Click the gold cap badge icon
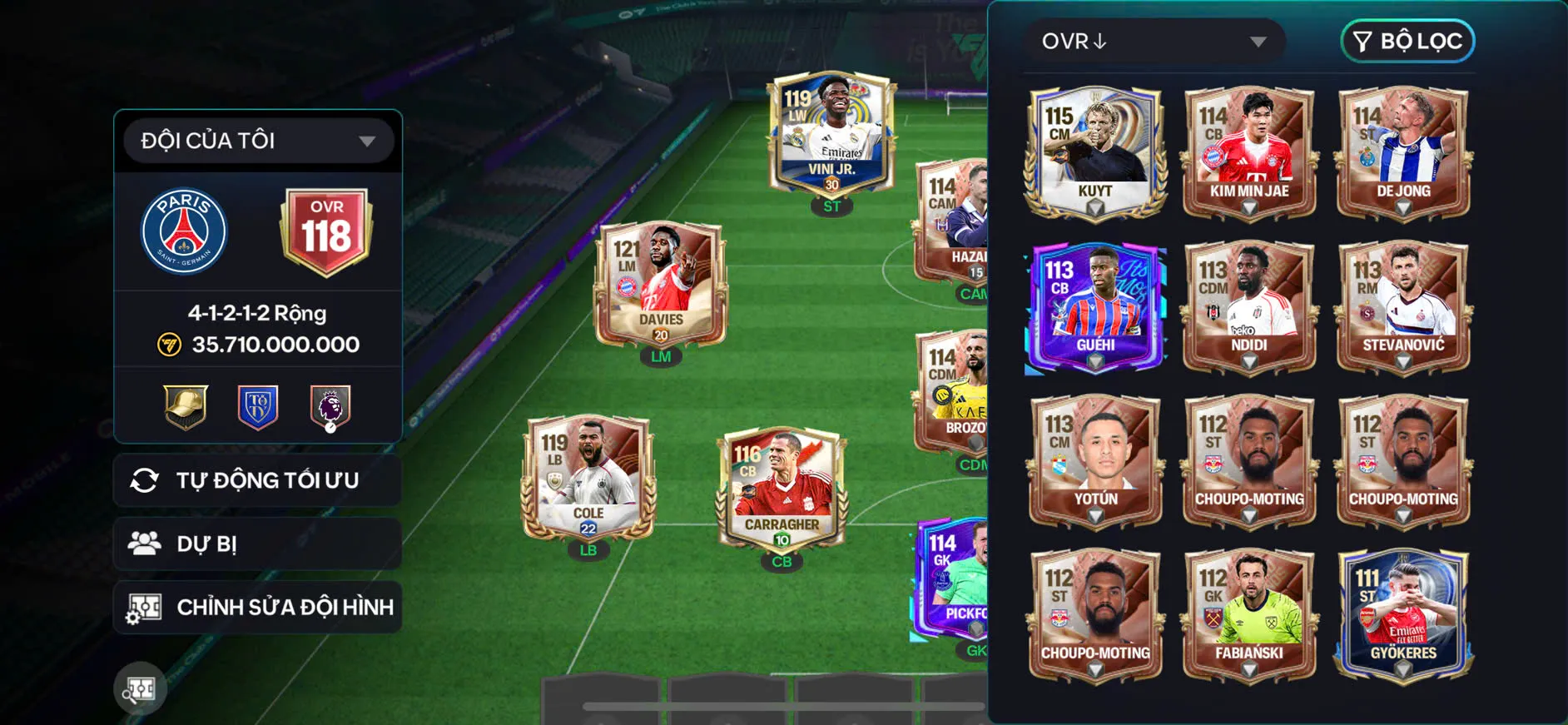This screenshot has height=725, width=1568. pyautogui.click(x=186, y=407)
